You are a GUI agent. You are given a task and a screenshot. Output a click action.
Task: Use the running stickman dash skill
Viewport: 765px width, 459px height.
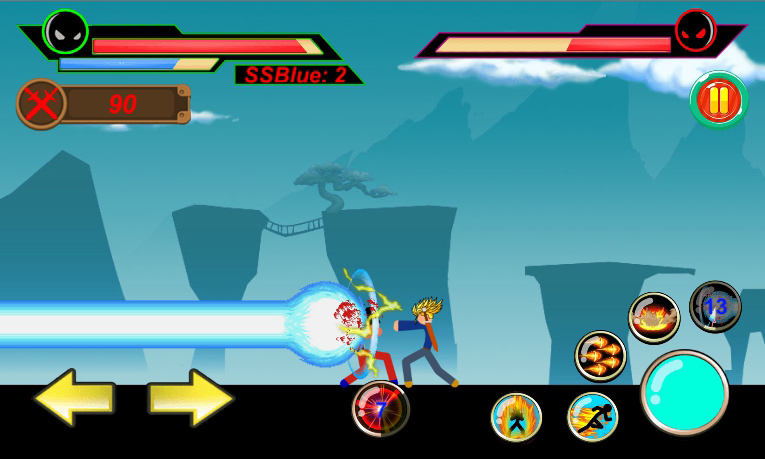pyautogui.click(x=593, y=417)
